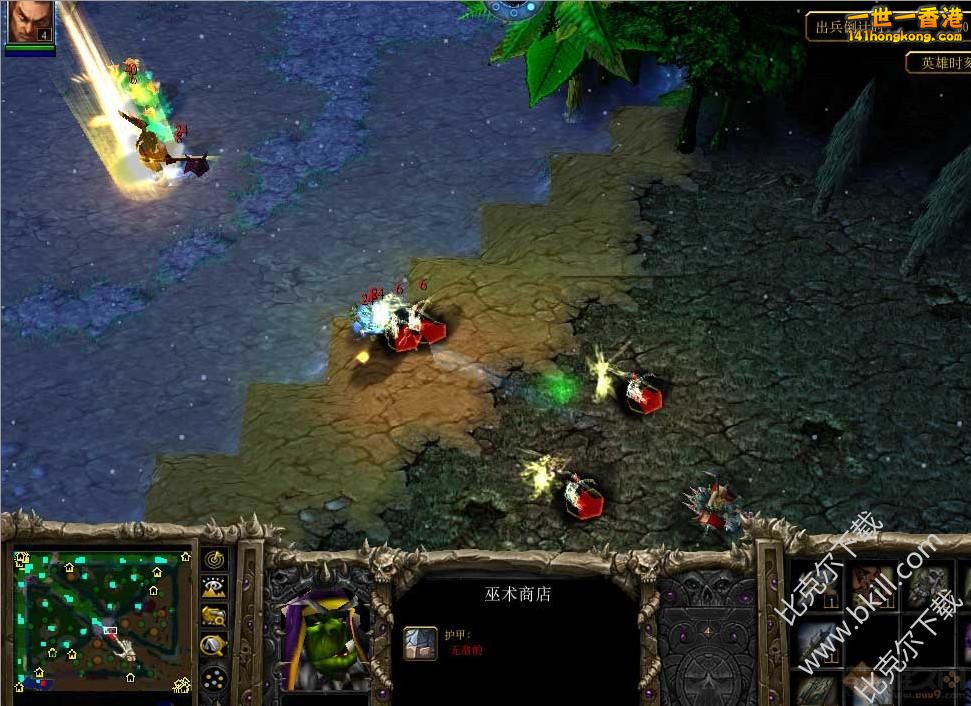Select the hero portrait icon

pos(30,22)
